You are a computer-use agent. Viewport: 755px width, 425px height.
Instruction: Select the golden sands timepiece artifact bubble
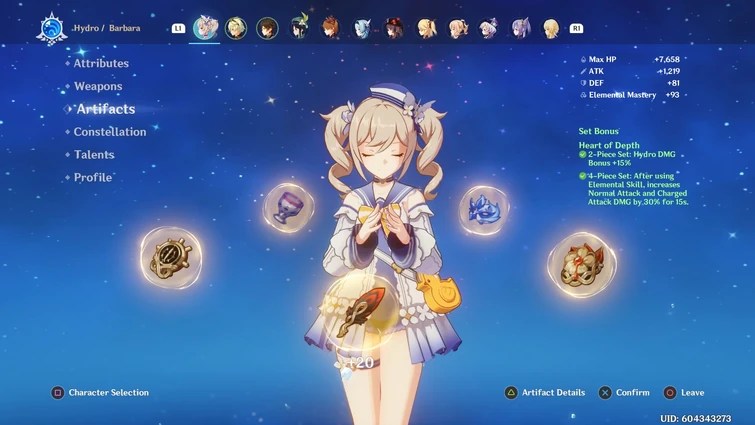(170, 257)
